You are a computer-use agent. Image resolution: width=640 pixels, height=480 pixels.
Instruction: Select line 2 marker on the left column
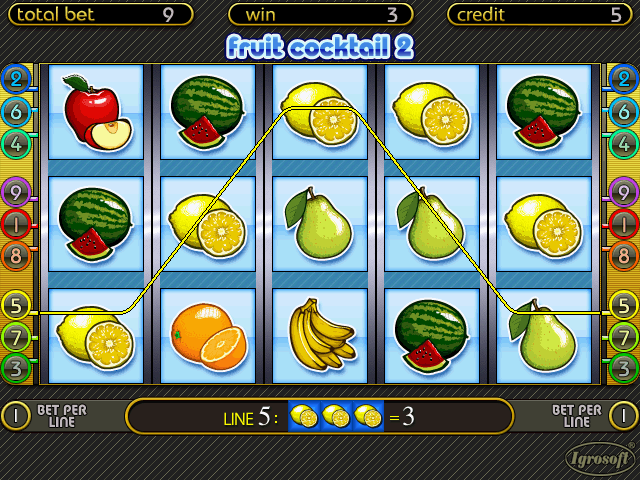(17, 80)
